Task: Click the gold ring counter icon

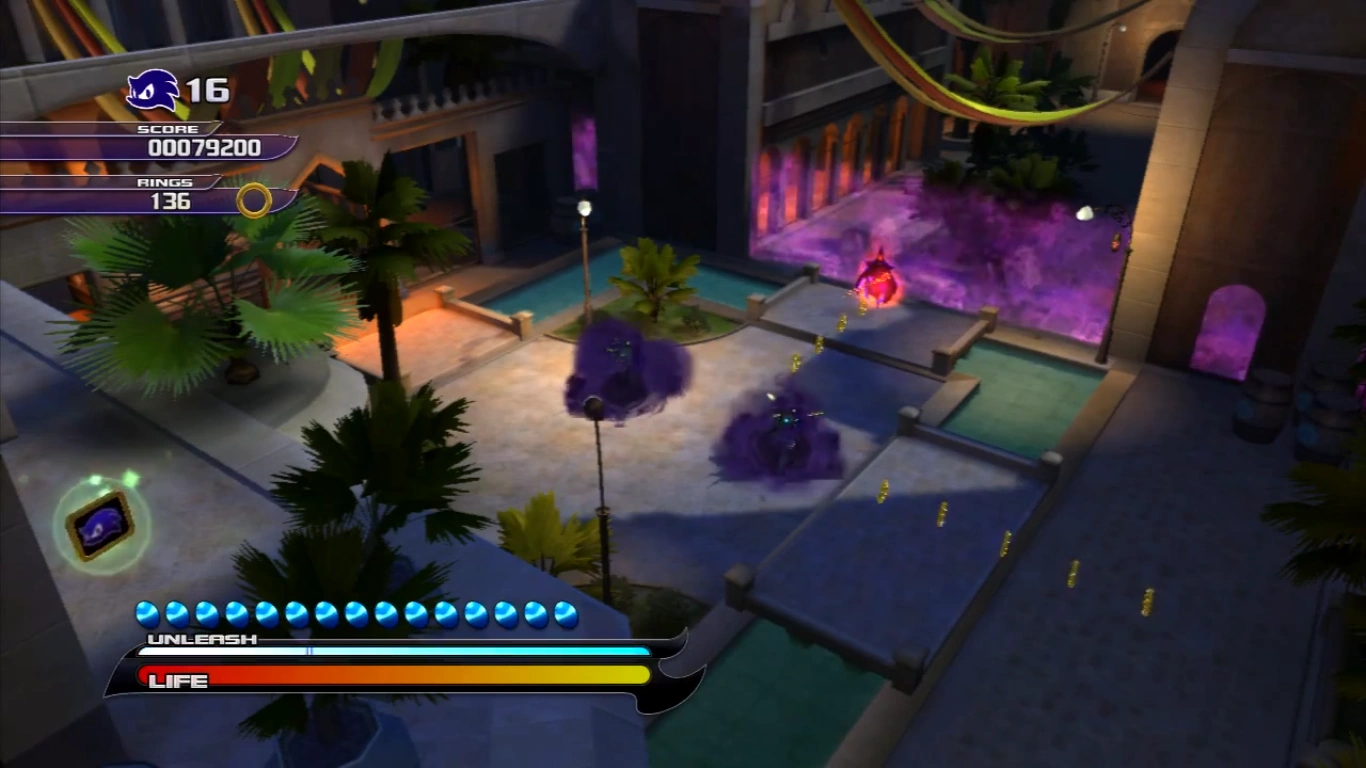Action: (x=254, y=200)
